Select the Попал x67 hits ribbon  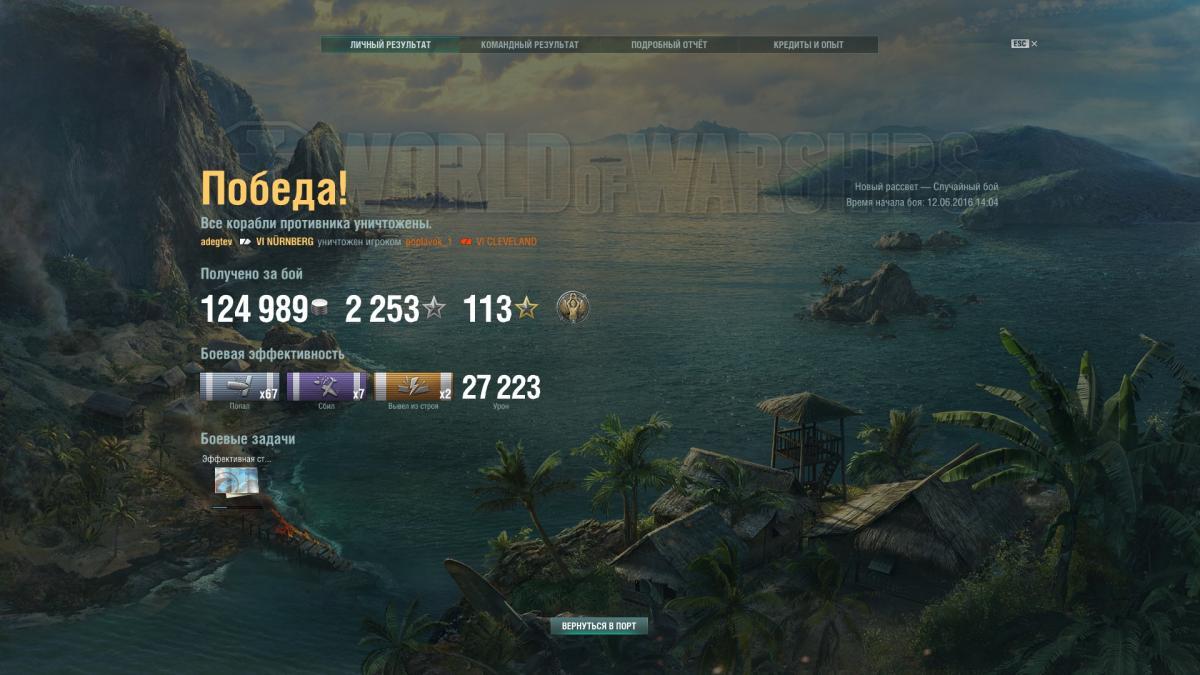pos(240,387)
